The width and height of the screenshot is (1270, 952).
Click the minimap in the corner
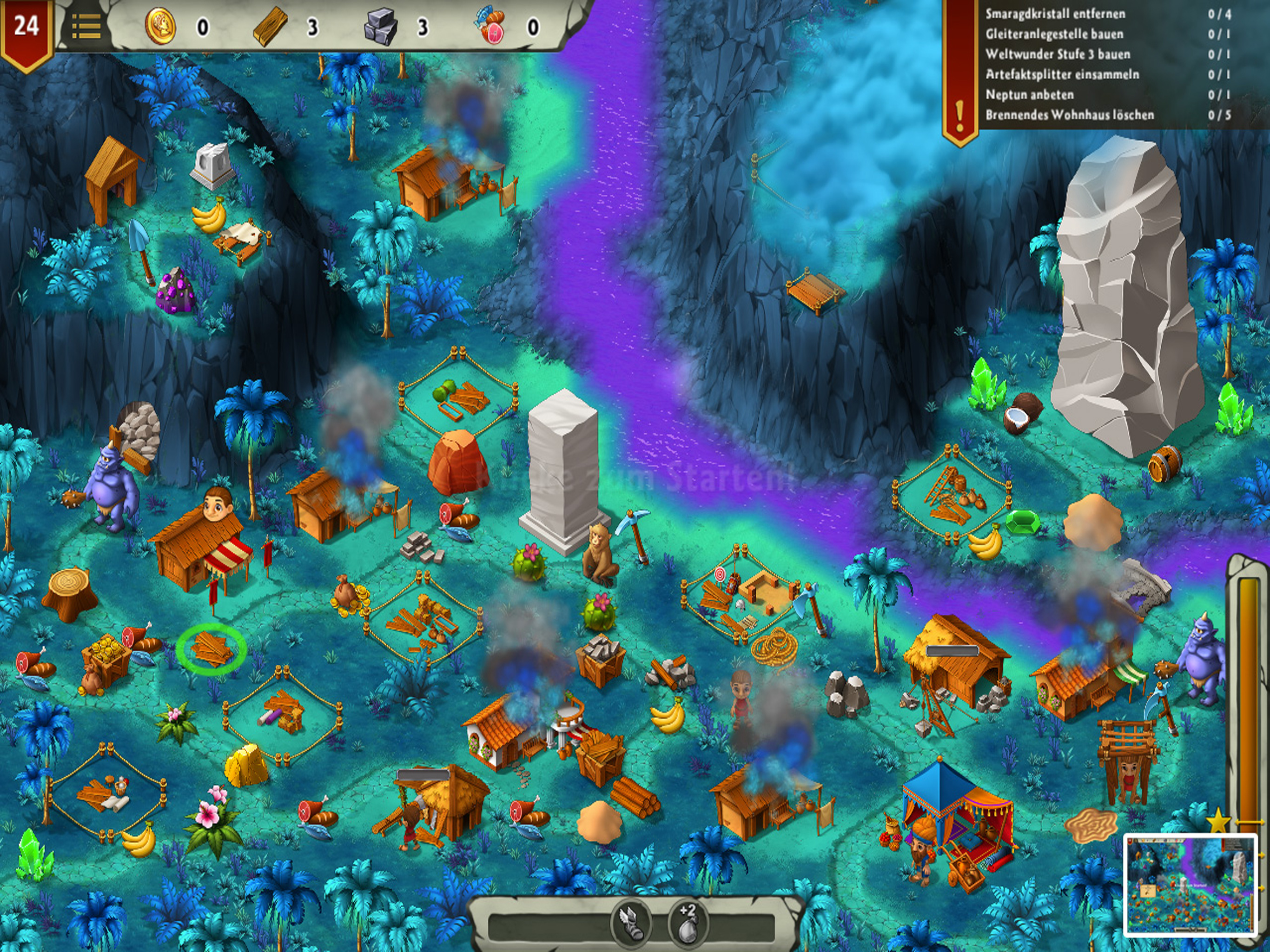click(x=1190, y=885)
